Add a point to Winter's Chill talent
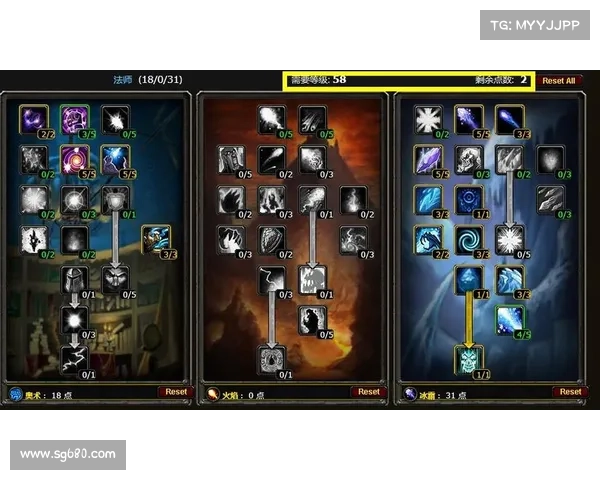This screenshot has width=600, height=480. 510,320
